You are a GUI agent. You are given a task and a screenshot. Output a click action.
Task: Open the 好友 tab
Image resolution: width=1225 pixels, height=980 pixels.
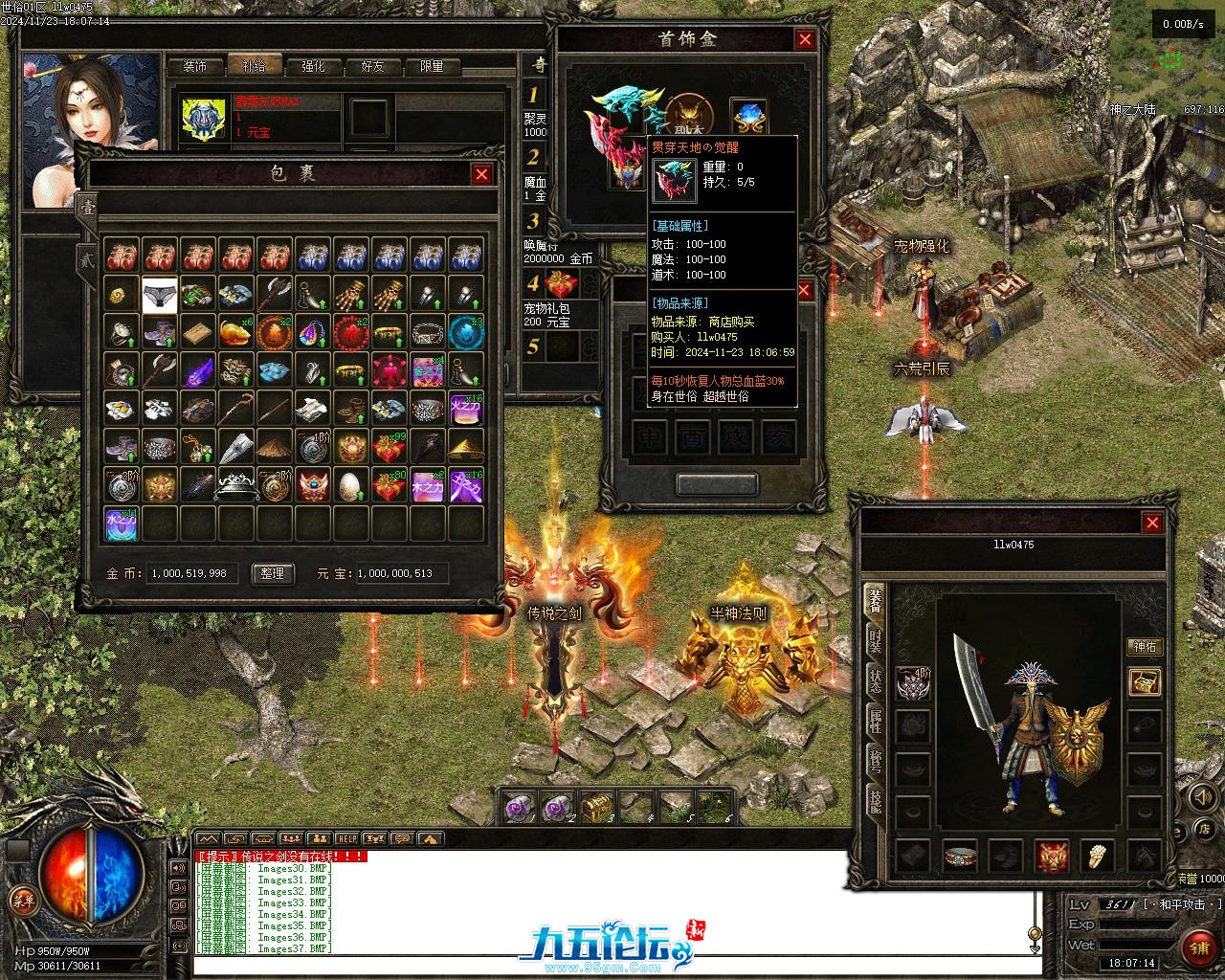(372, 66)
